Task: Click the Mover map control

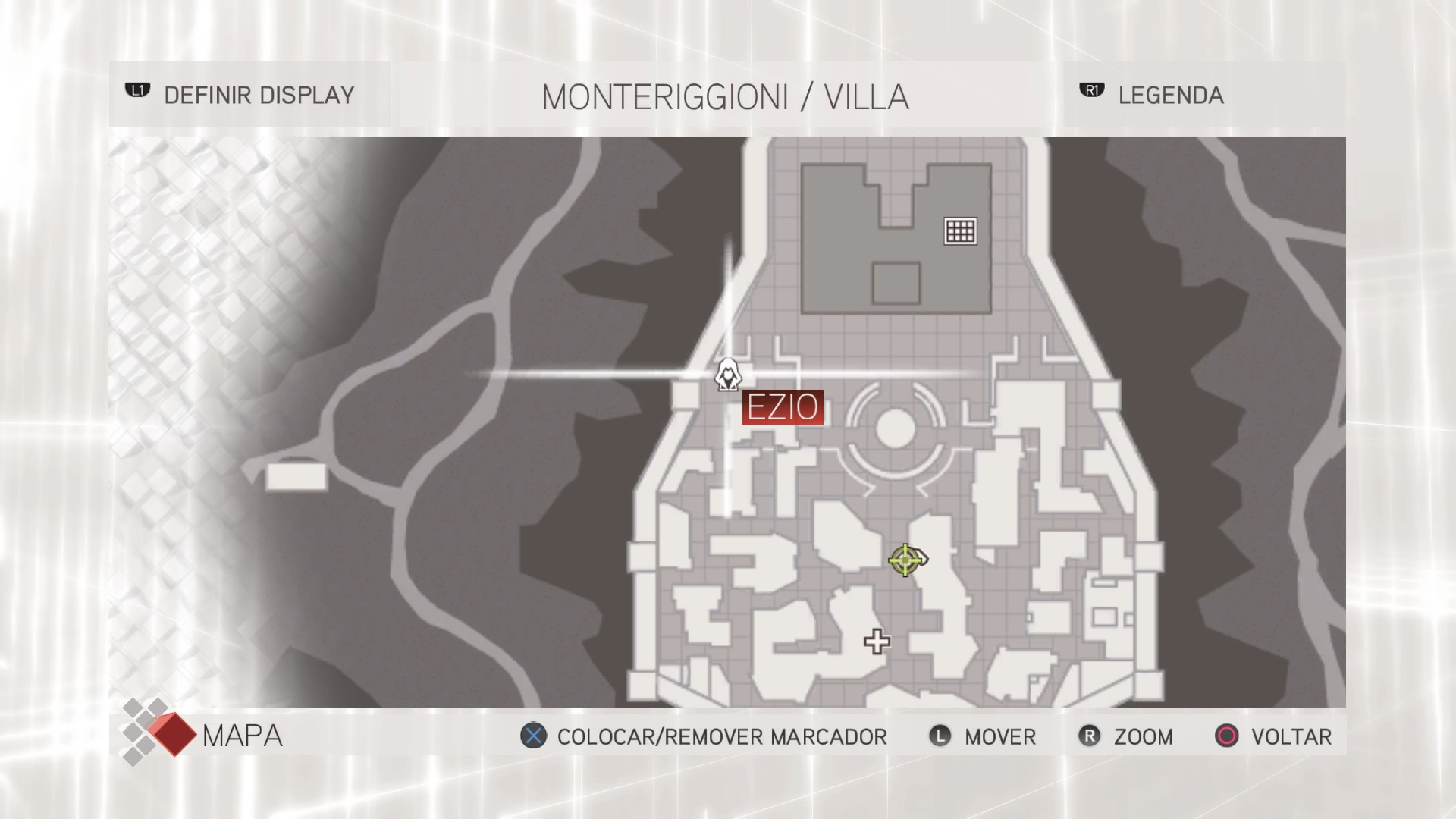Action: pyautogui.click(x=984, y=736)
